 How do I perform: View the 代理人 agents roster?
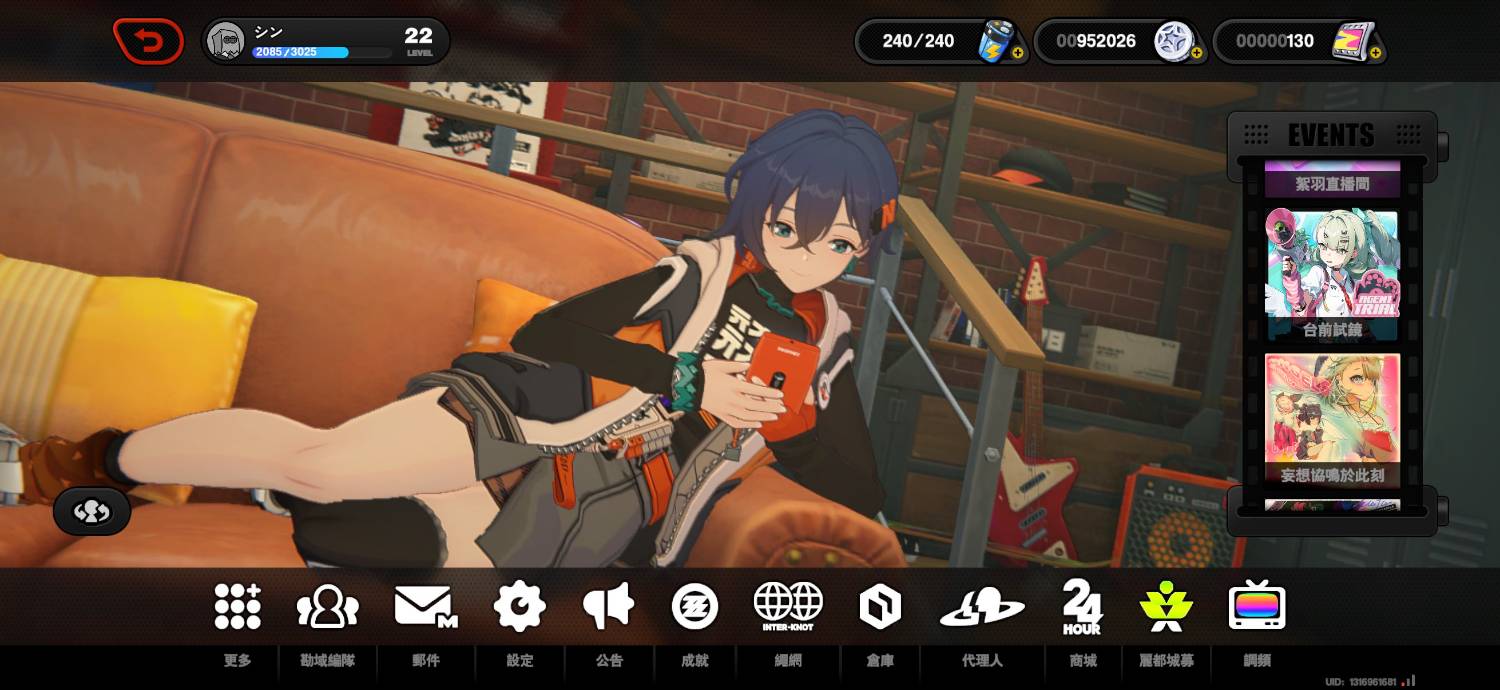point(982,607)
